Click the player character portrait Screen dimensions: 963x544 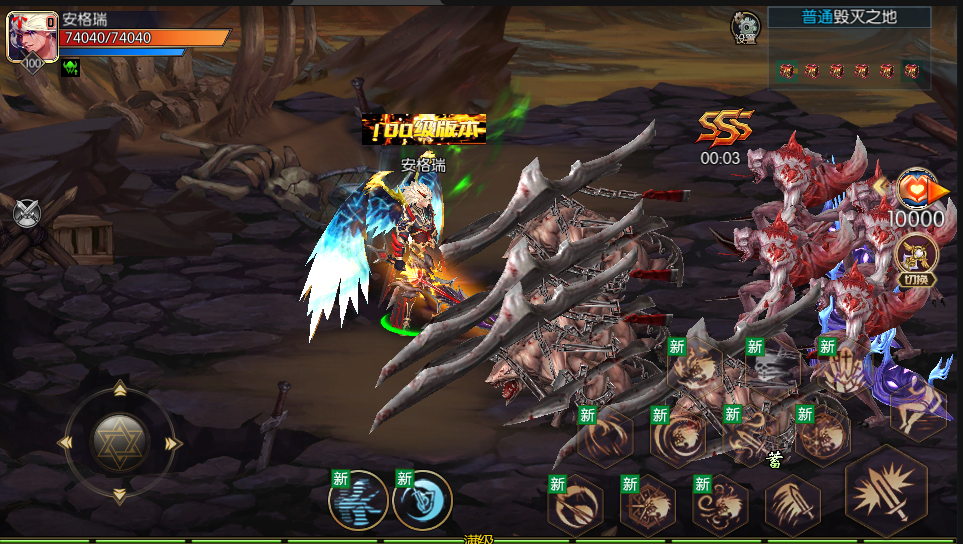tap(30, 37)
